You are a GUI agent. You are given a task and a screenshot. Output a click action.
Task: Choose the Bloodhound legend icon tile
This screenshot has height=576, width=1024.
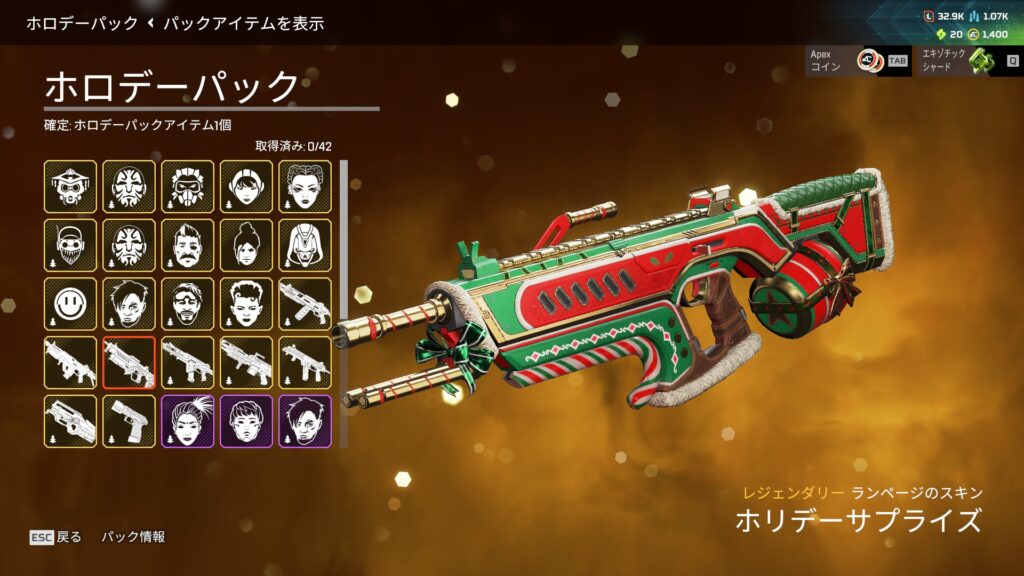click(x=70, y=186)
